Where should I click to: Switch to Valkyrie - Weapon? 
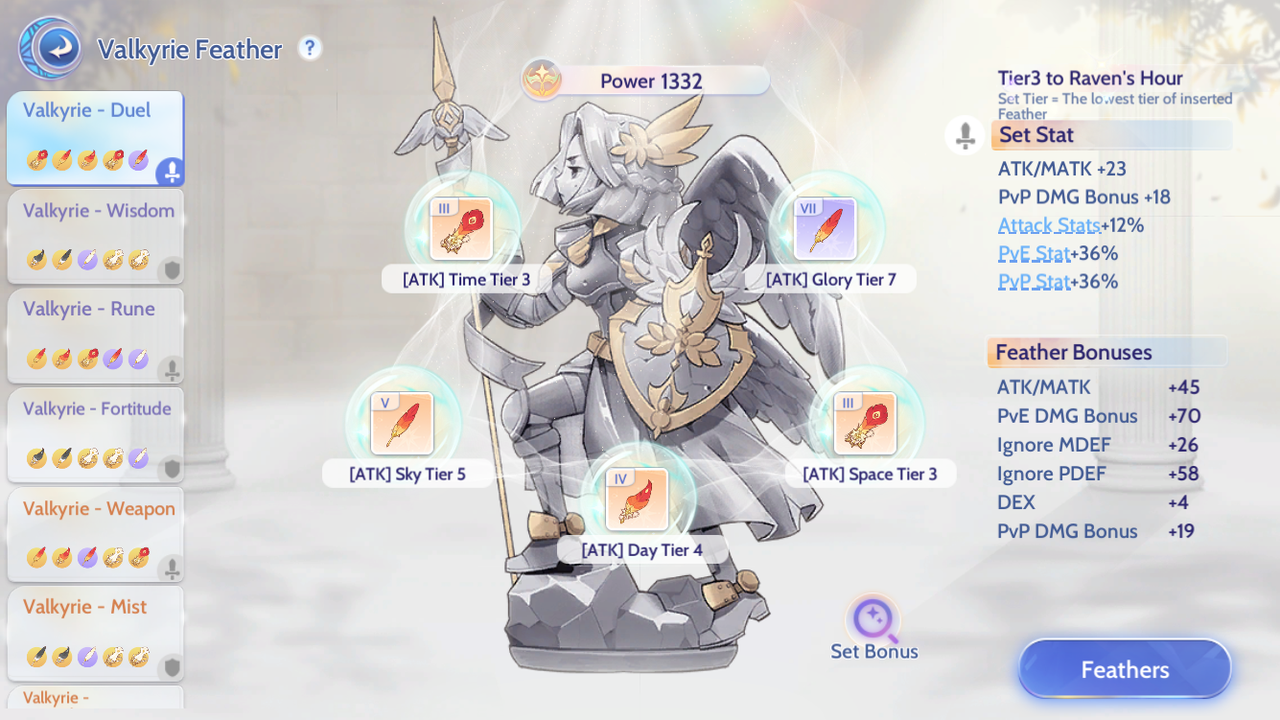[95, 533]
